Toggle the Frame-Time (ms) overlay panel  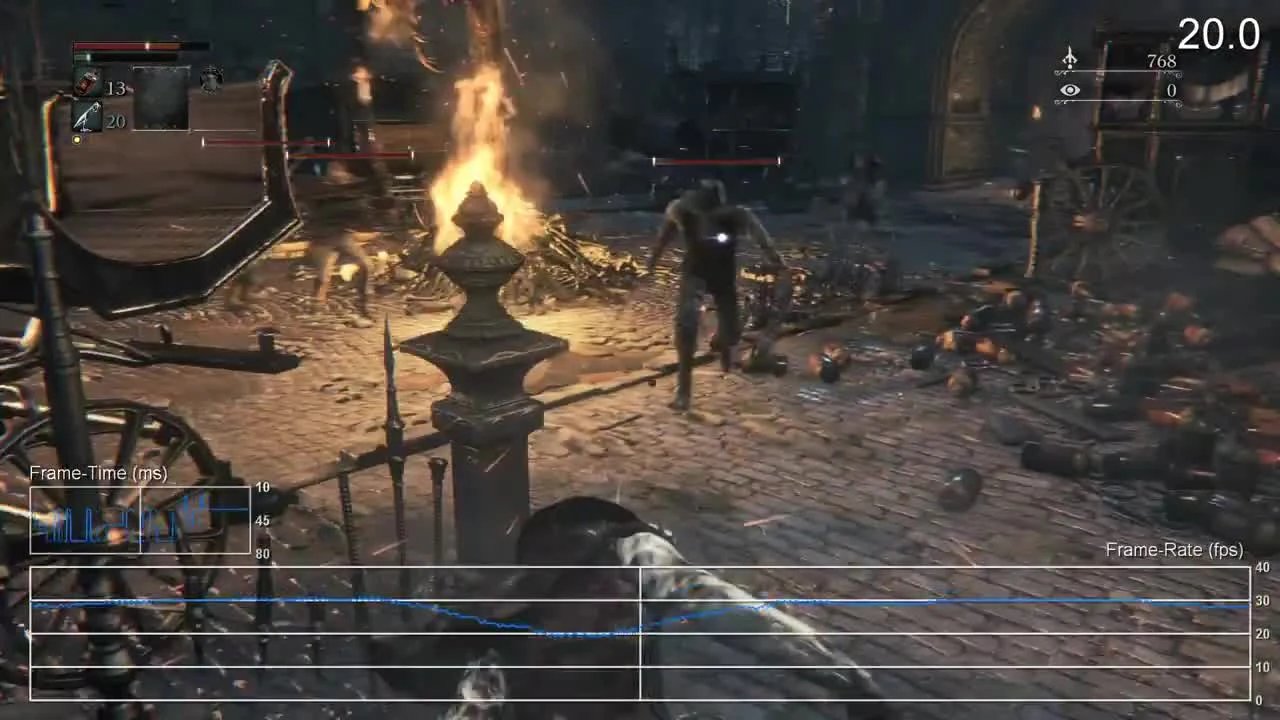click(140, 520)
